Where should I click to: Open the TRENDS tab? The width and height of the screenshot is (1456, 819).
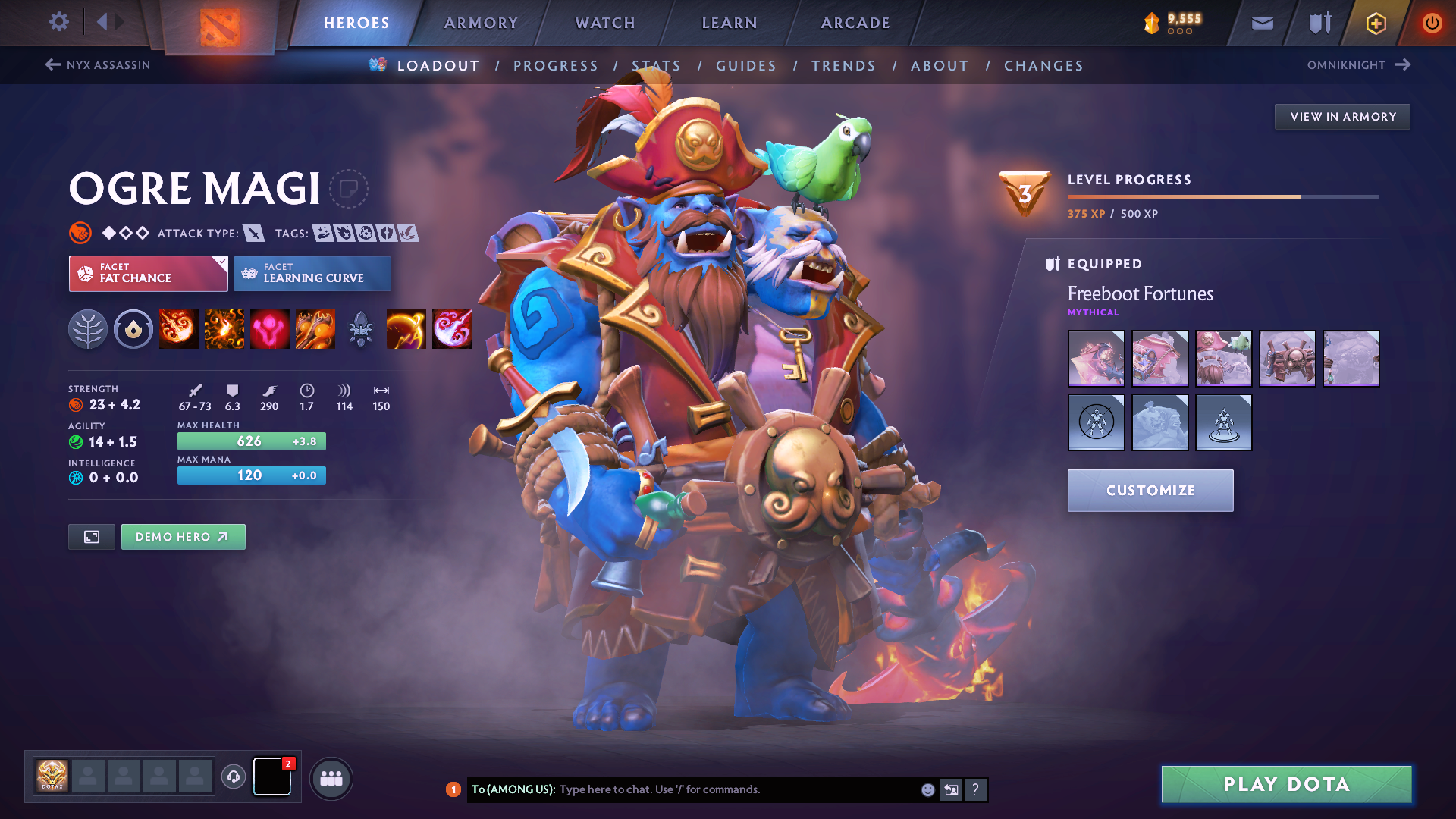(x=843, y=66)
